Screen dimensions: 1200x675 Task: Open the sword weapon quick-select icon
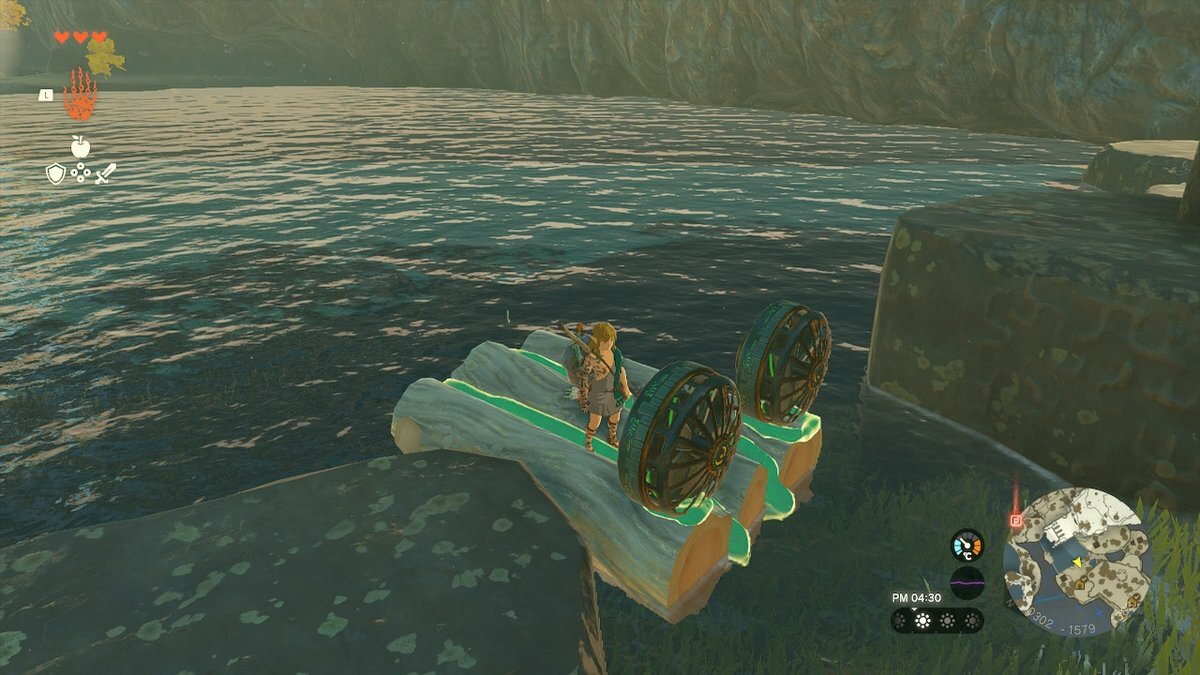coord(105,173)
